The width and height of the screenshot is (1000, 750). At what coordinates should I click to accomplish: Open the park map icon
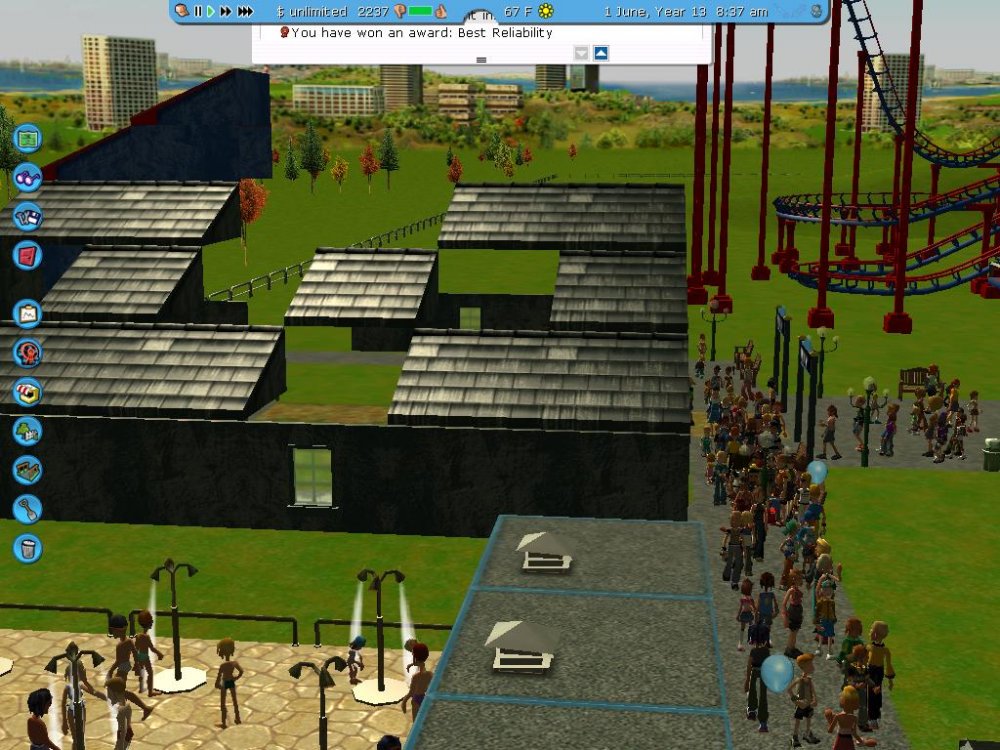[x=27, y=136]
